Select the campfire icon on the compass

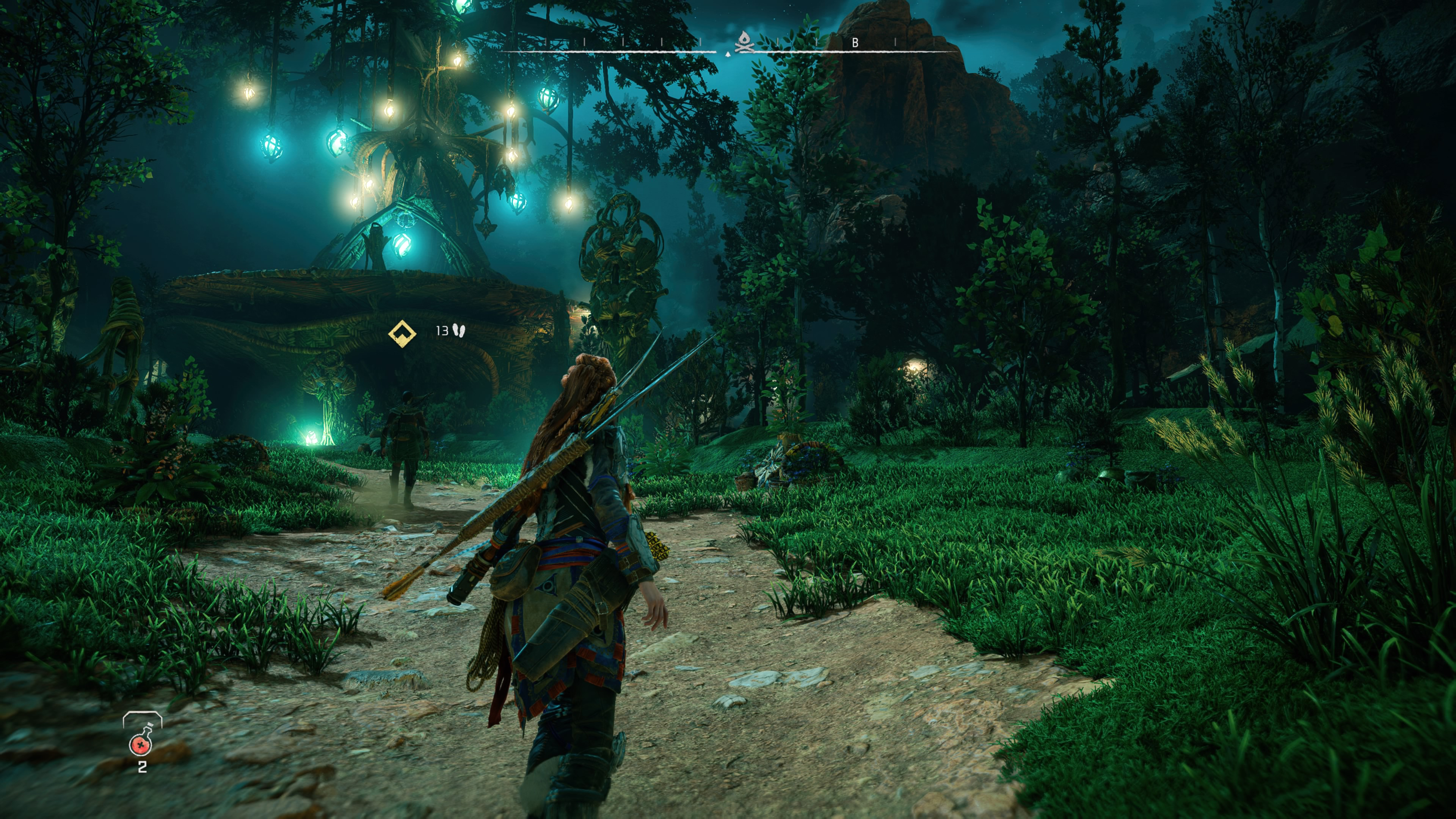coord(744,41)
